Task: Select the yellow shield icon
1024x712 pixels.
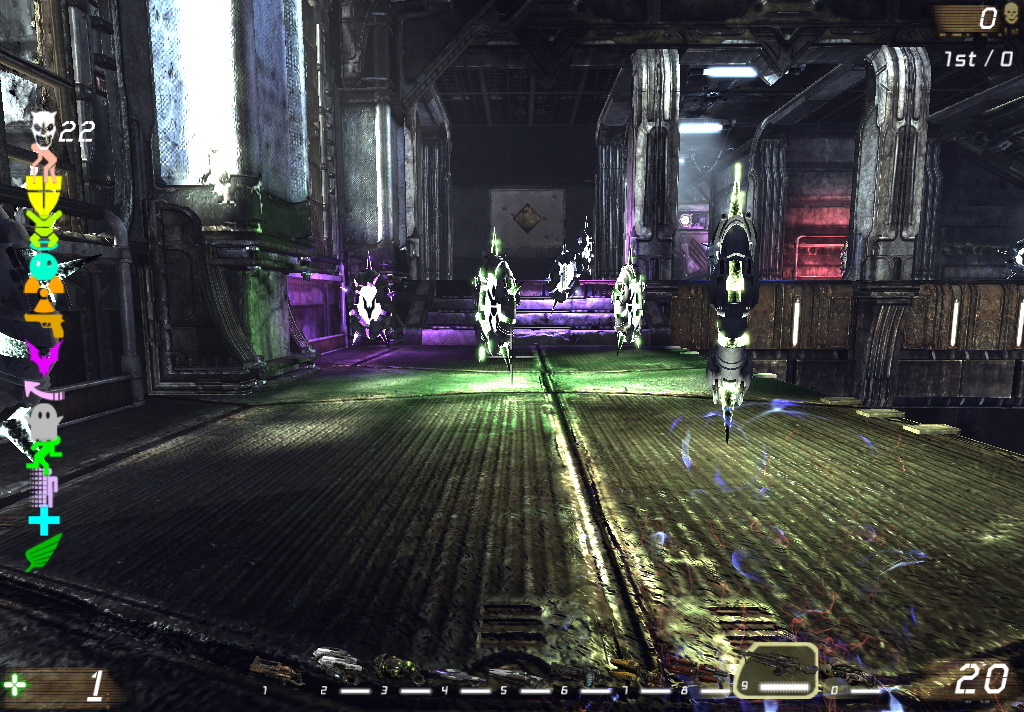Action: coord(45,190)
